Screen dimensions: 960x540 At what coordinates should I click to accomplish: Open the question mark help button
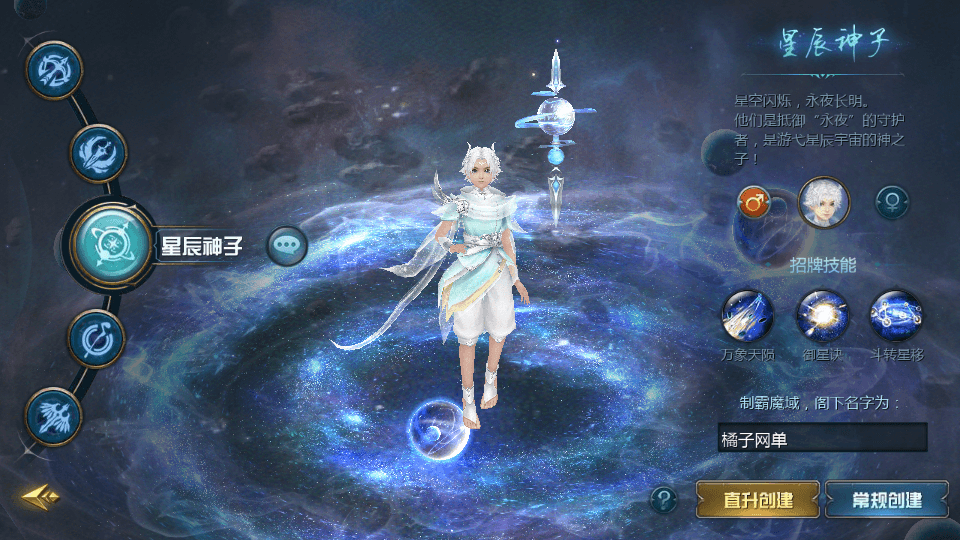click(663, 499)
